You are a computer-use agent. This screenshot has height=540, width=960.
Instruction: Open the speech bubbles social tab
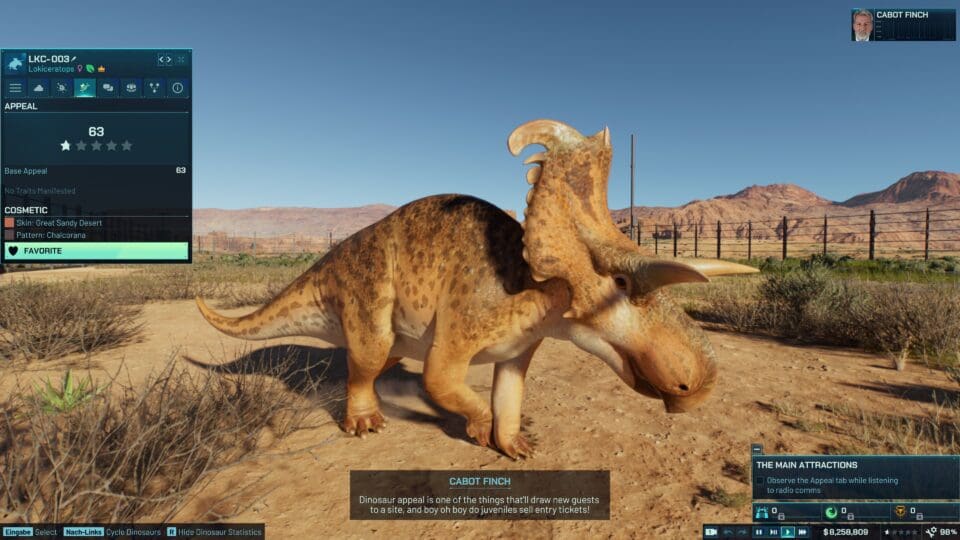pyautogui.click(x=108, y=88)
